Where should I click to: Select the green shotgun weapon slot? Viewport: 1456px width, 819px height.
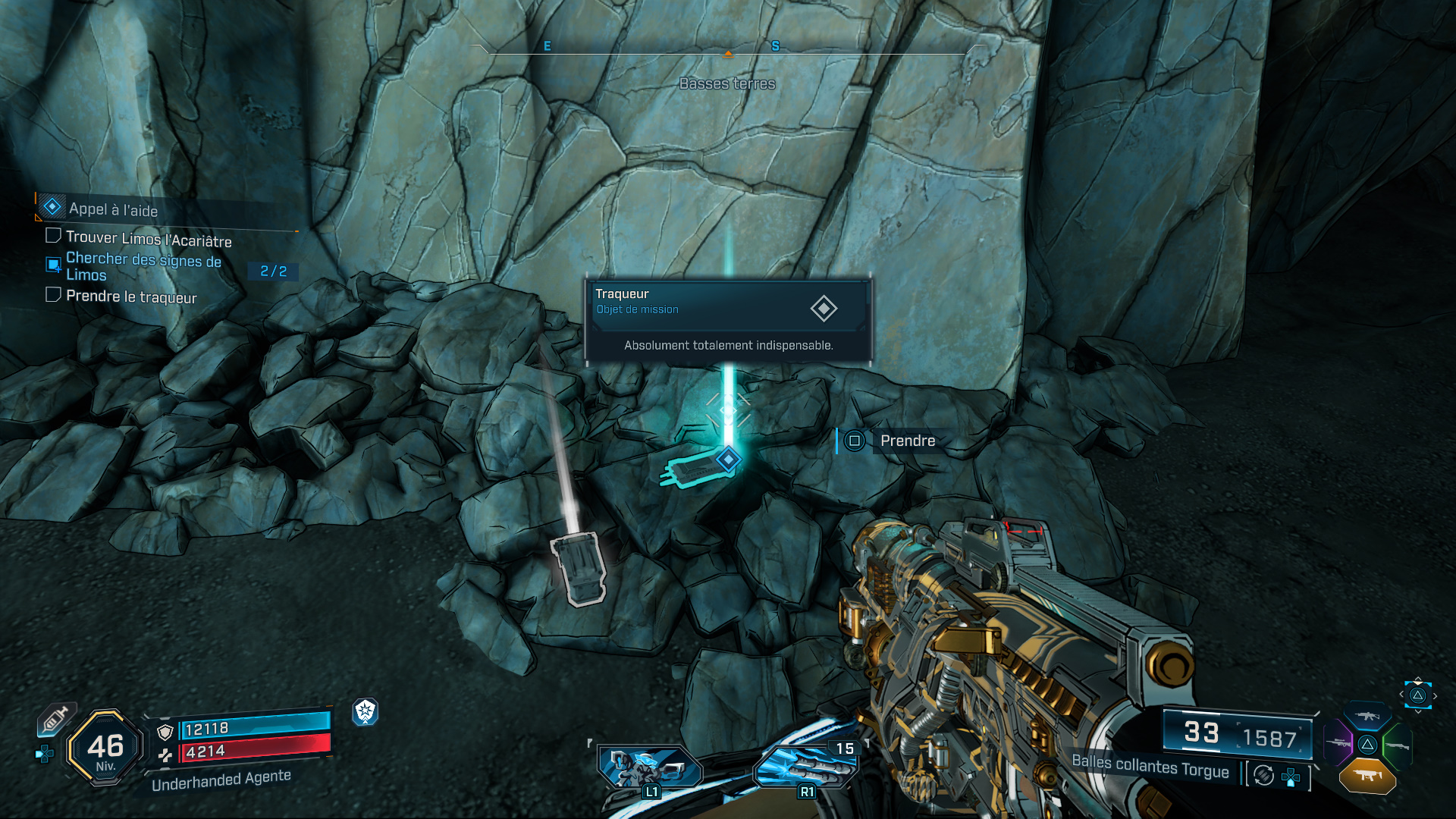click(1397, 746)
